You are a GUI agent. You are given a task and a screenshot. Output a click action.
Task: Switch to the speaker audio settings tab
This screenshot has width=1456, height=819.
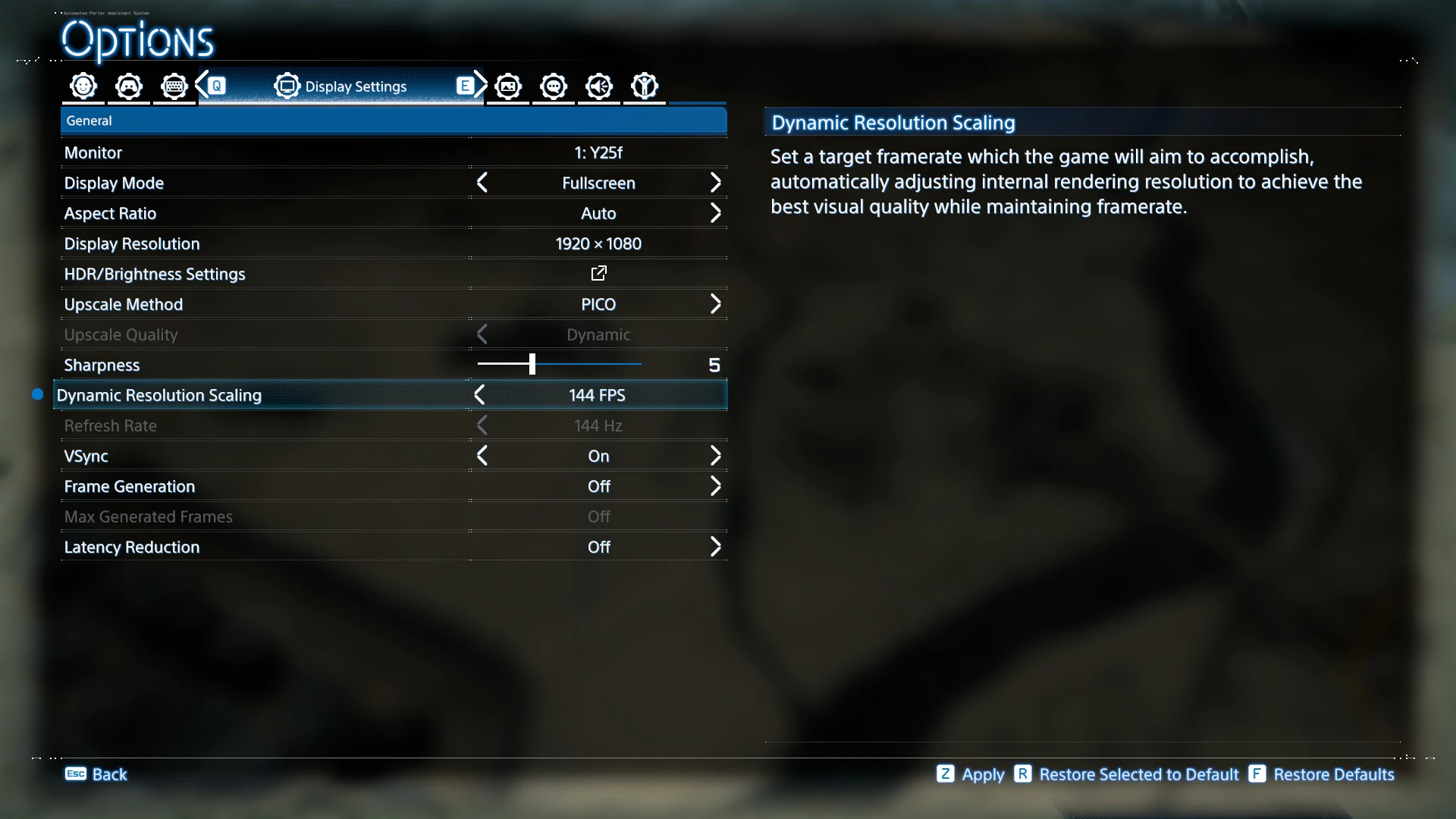click(x=599, y=86)
